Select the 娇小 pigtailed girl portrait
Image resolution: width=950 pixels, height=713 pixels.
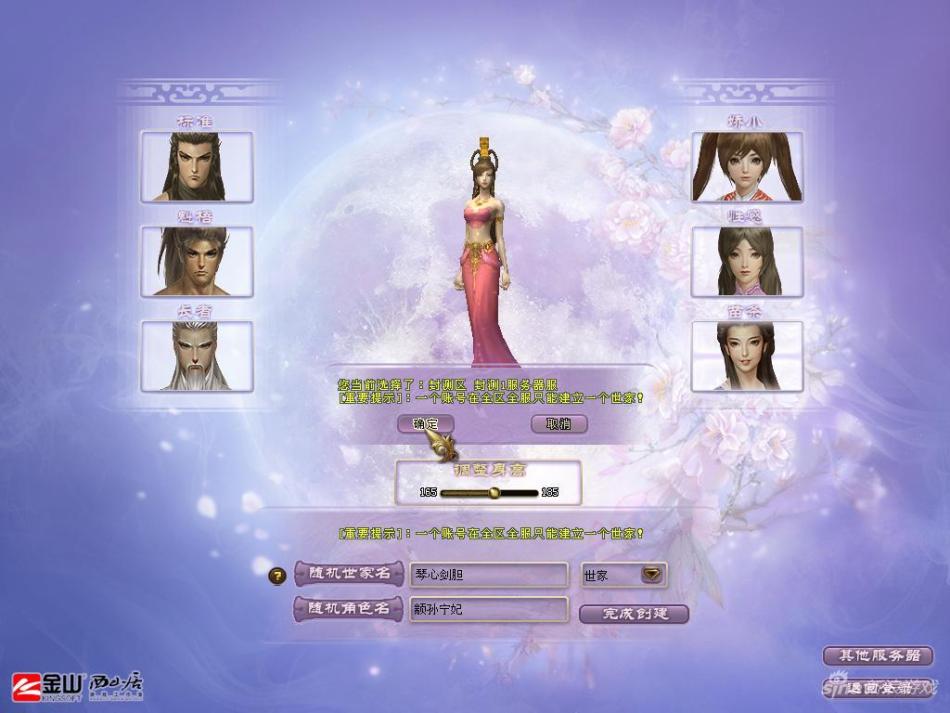coord(747,167)
